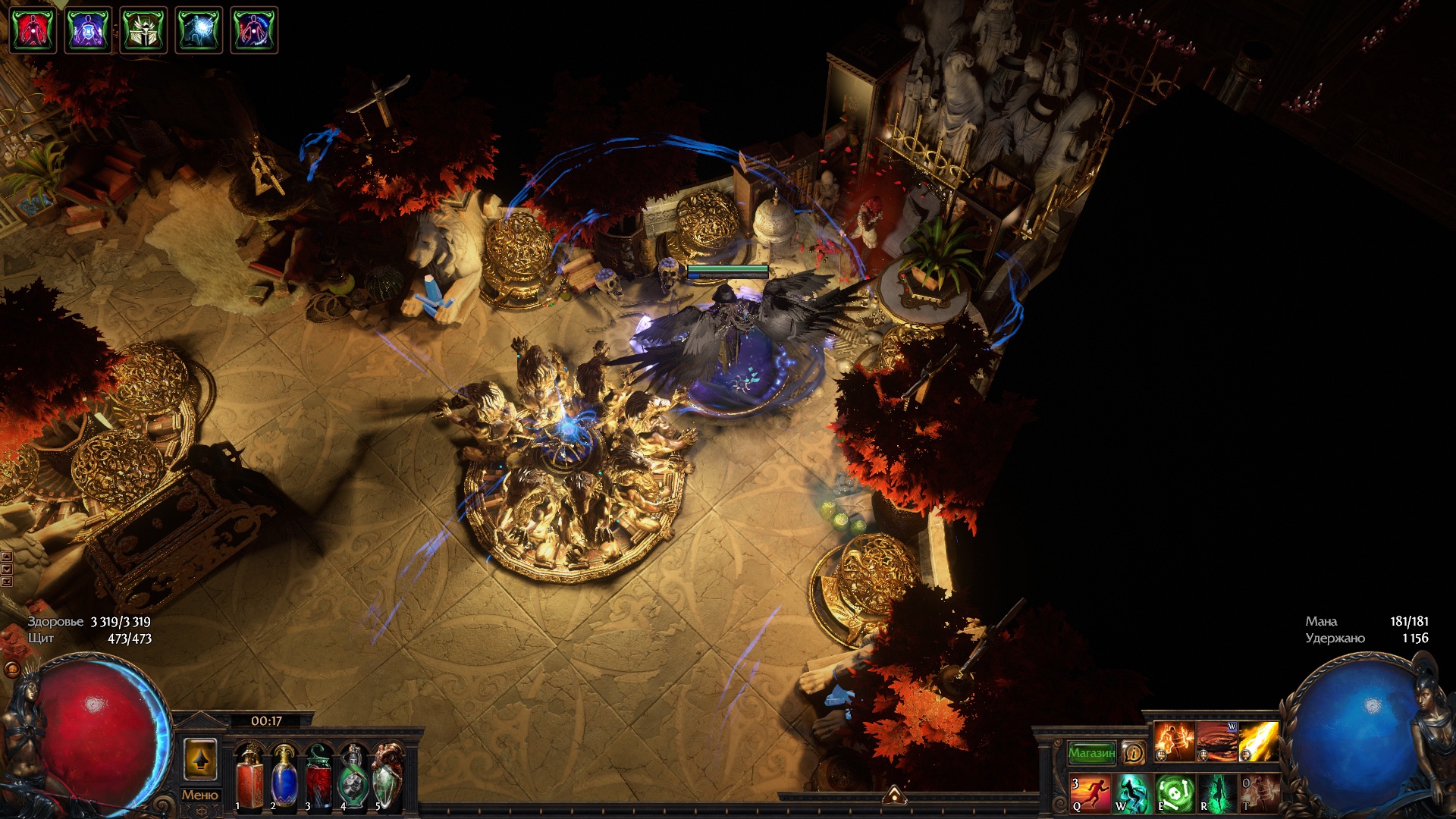The height and width of the screenshot is (819, 1456).
Task: Select the burning figure skill in the top row
Action: 1174,742
